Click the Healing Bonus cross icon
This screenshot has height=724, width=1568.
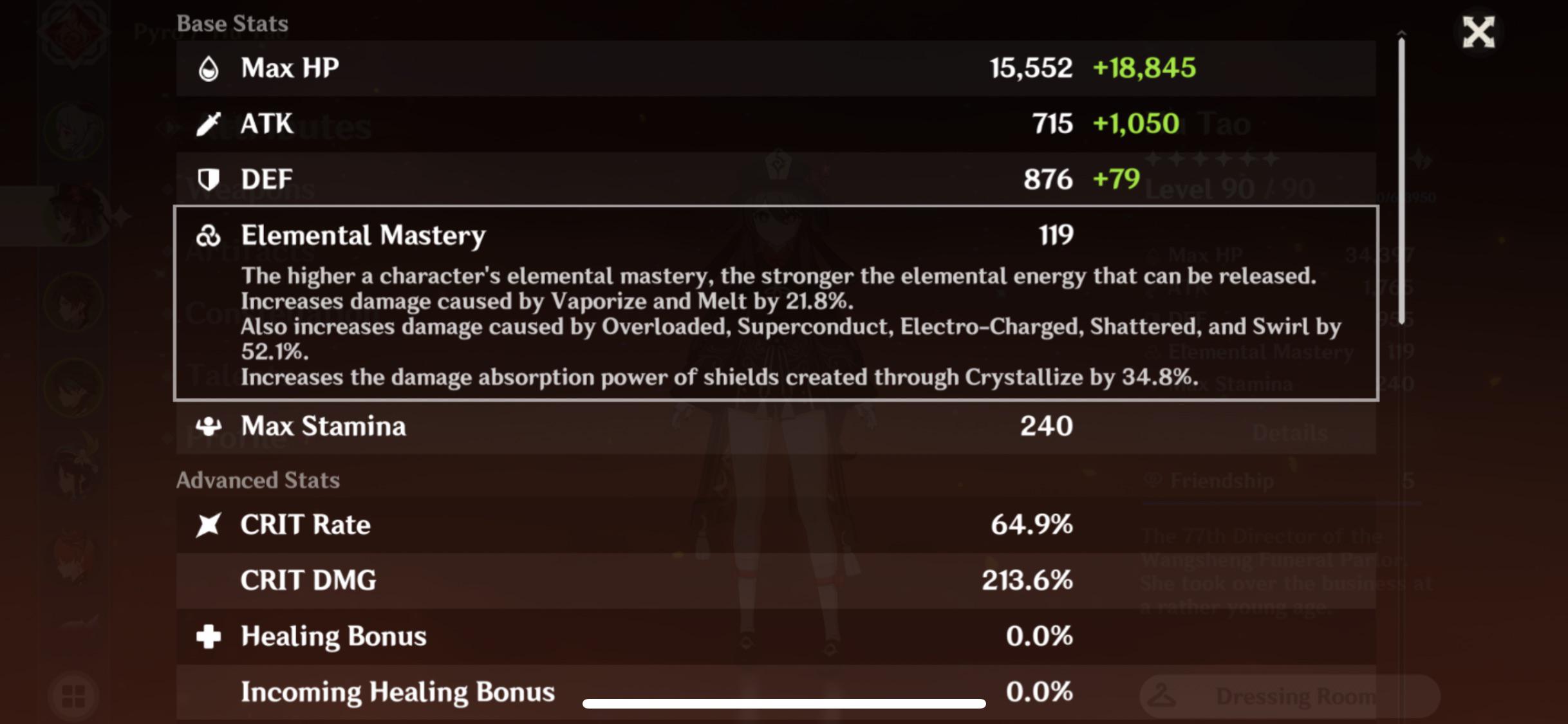(x=209, y=636)
